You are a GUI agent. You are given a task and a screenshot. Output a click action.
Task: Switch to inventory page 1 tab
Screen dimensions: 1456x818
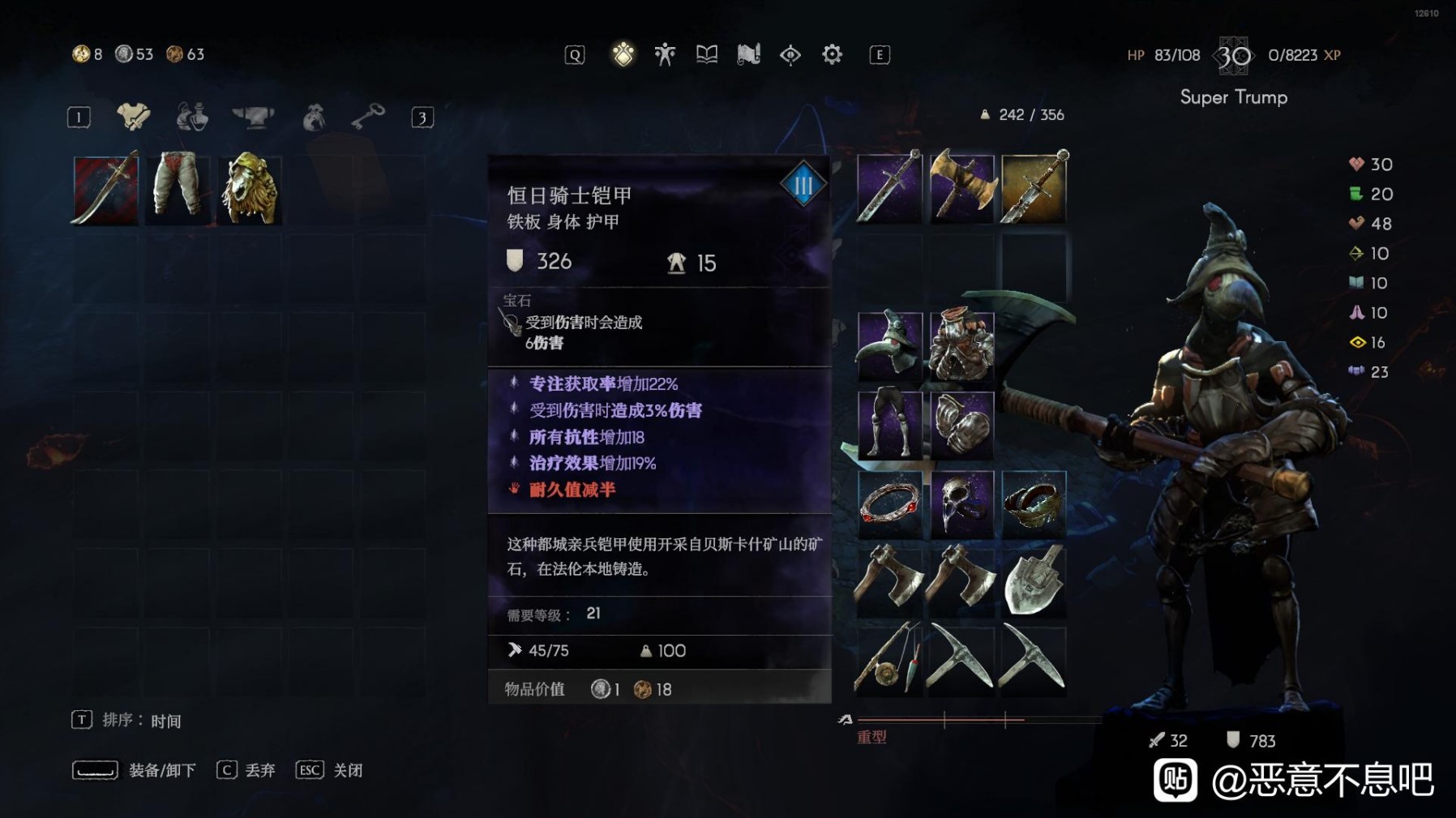tap(78, 116)
